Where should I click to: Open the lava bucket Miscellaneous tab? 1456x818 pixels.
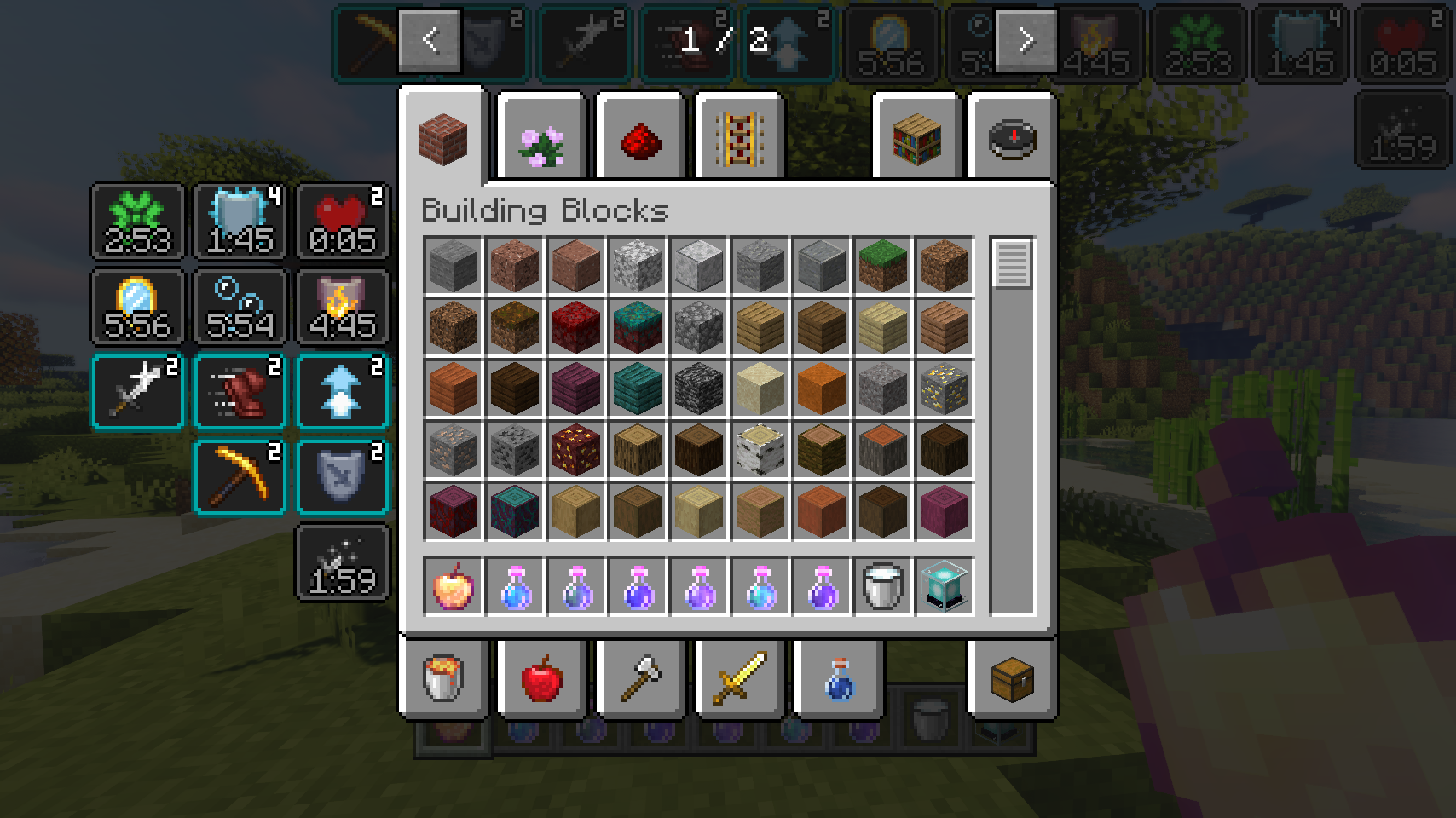click(x=443, y=678)
